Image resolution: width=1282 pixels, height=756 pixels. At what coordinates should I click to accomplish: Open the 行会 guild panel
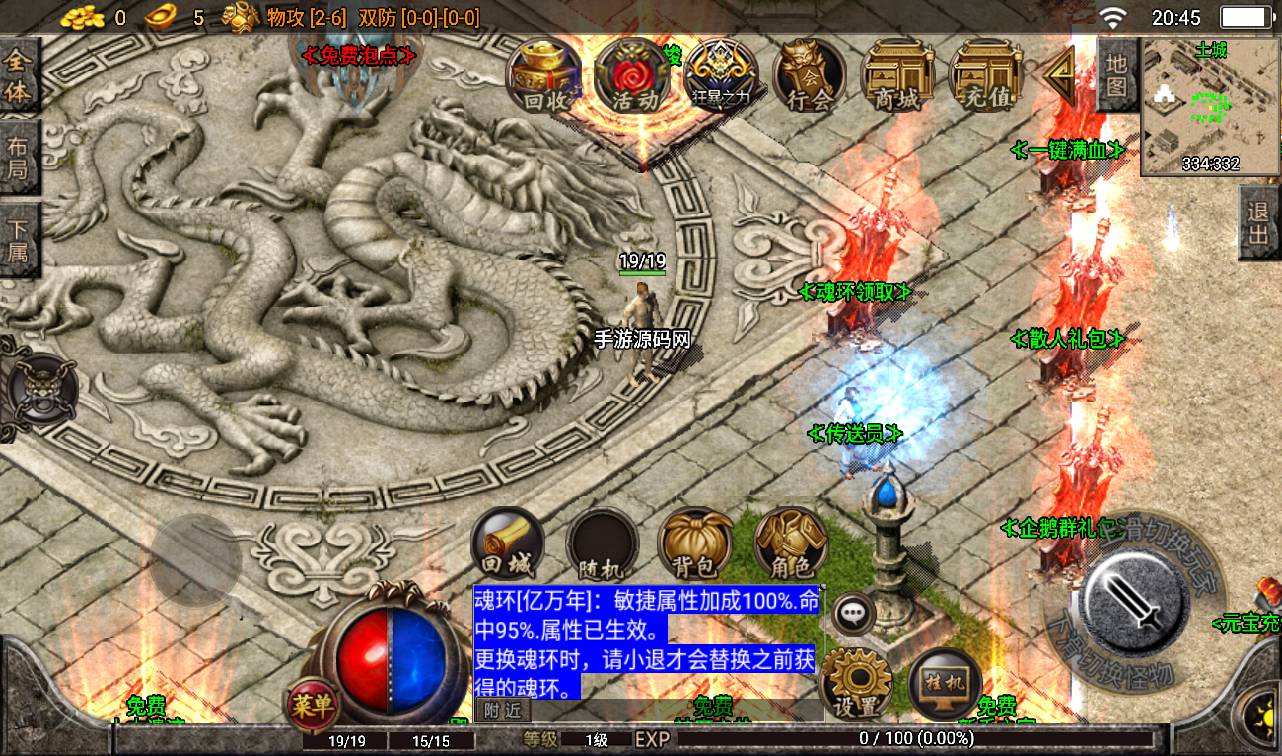point(809,77)
